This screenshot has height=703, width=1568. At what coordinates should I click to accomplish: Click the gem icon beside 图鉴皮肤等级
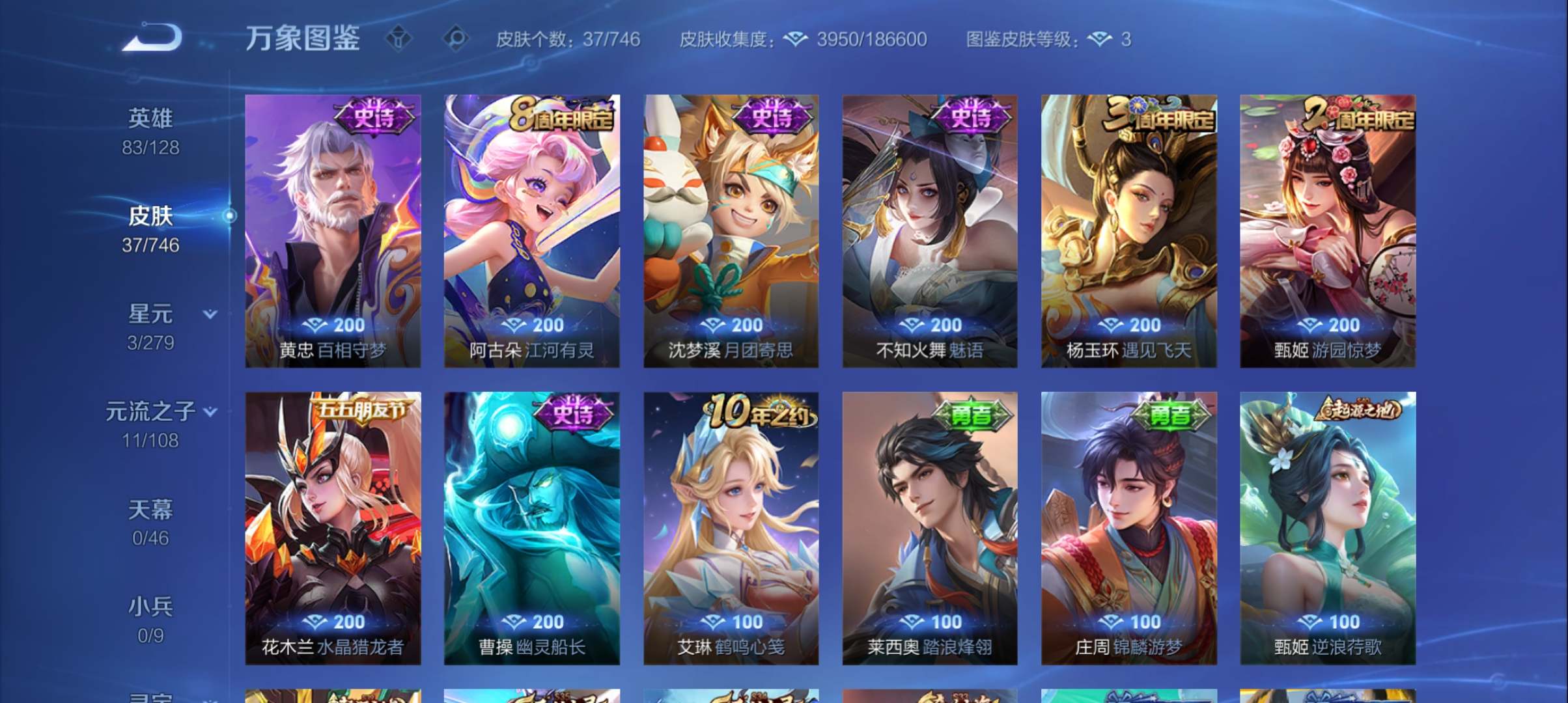pyautogui.click(x=1100, y=39)
